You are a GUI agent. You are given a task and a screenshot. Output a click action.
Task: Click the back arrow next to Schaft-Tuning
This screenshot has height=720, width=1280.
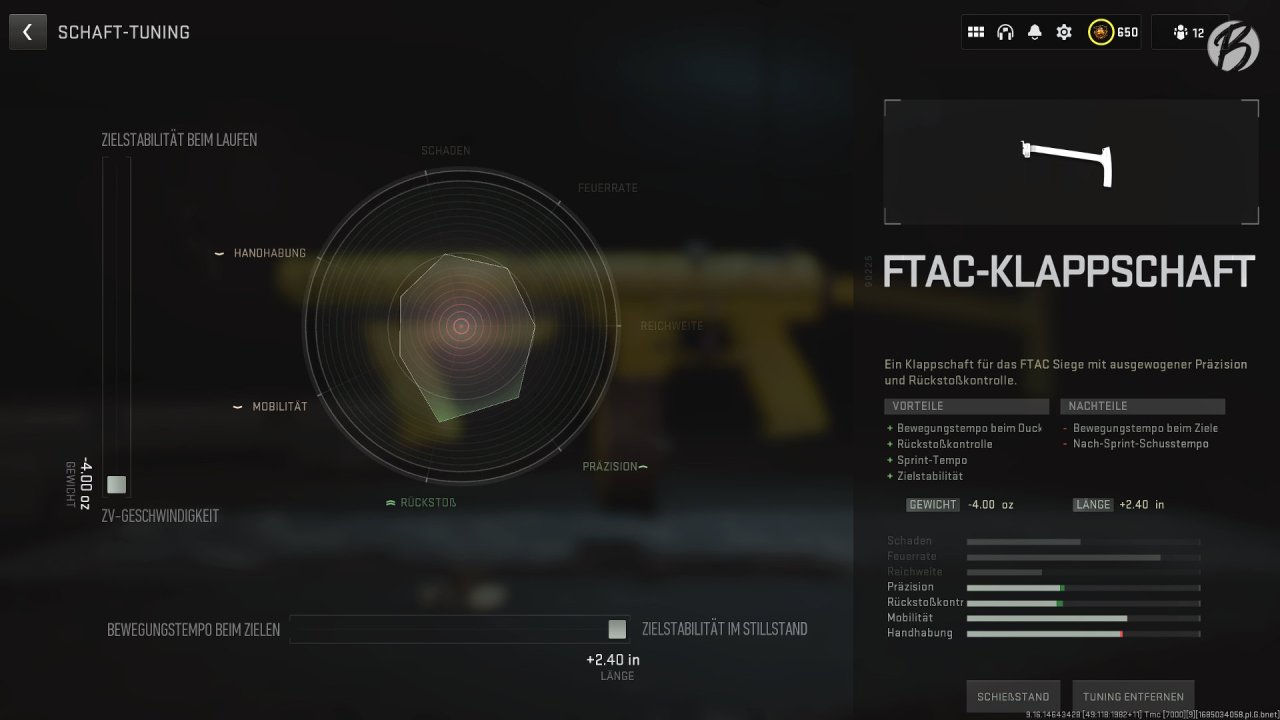pos(27,31)
